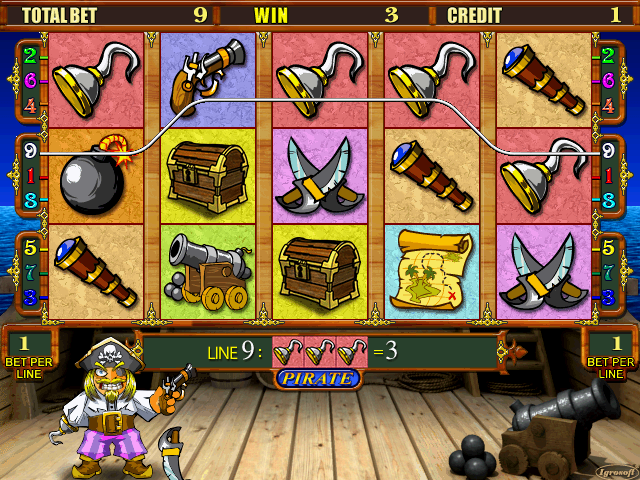Image resolution: width=640 pixels, height=480 pixels.
Task: Click the PIRATE logo plate
Action: pyautogui.click(x=316, y=379)
